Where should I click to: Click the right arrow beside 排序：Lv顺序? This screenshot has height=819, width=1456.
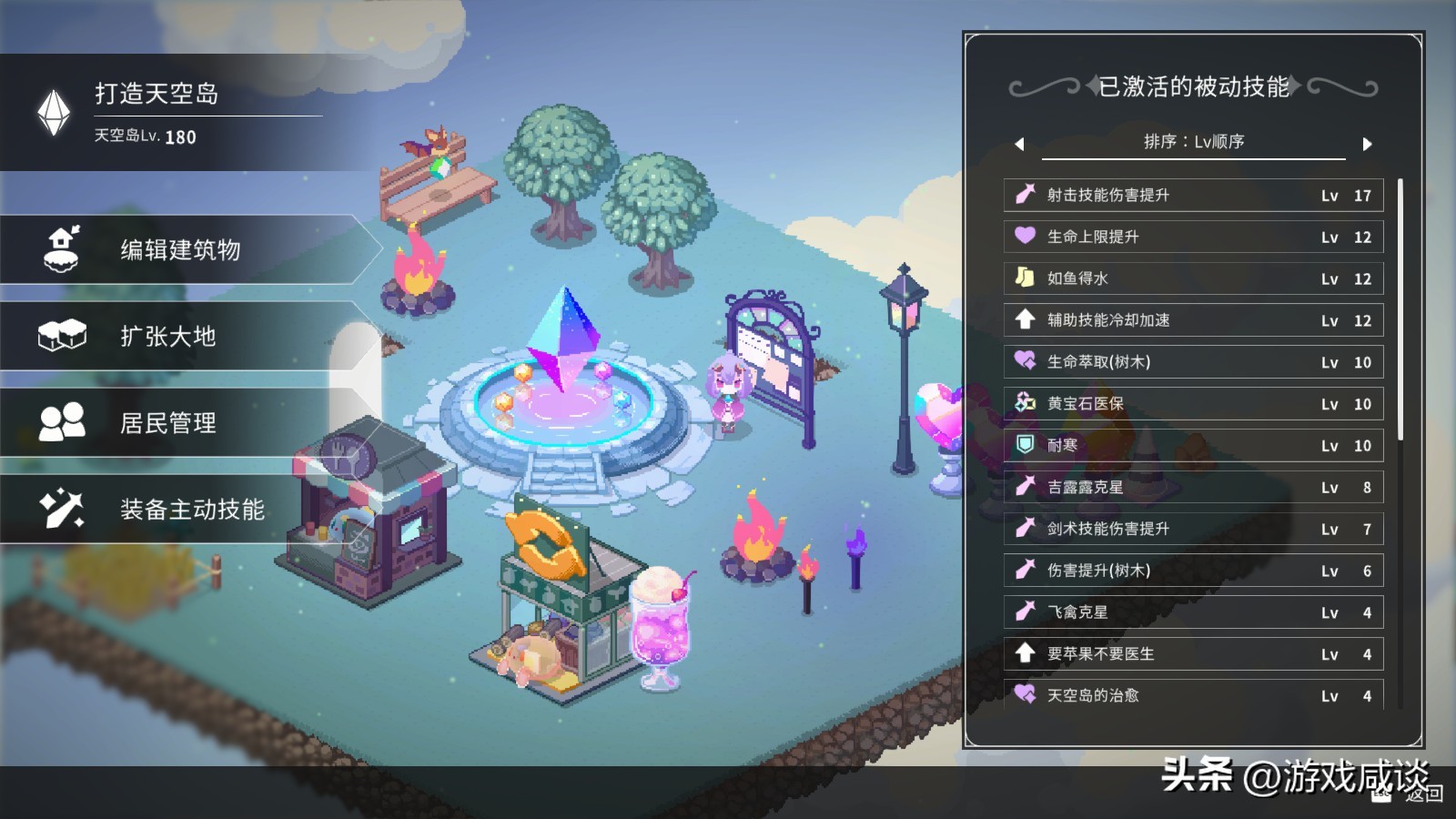tap(1366, 143)
